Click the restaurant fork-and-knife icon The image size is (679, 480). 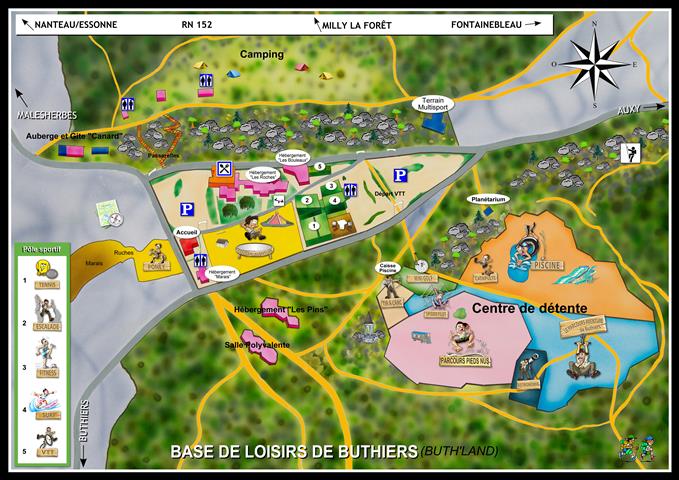coord(224,168)
